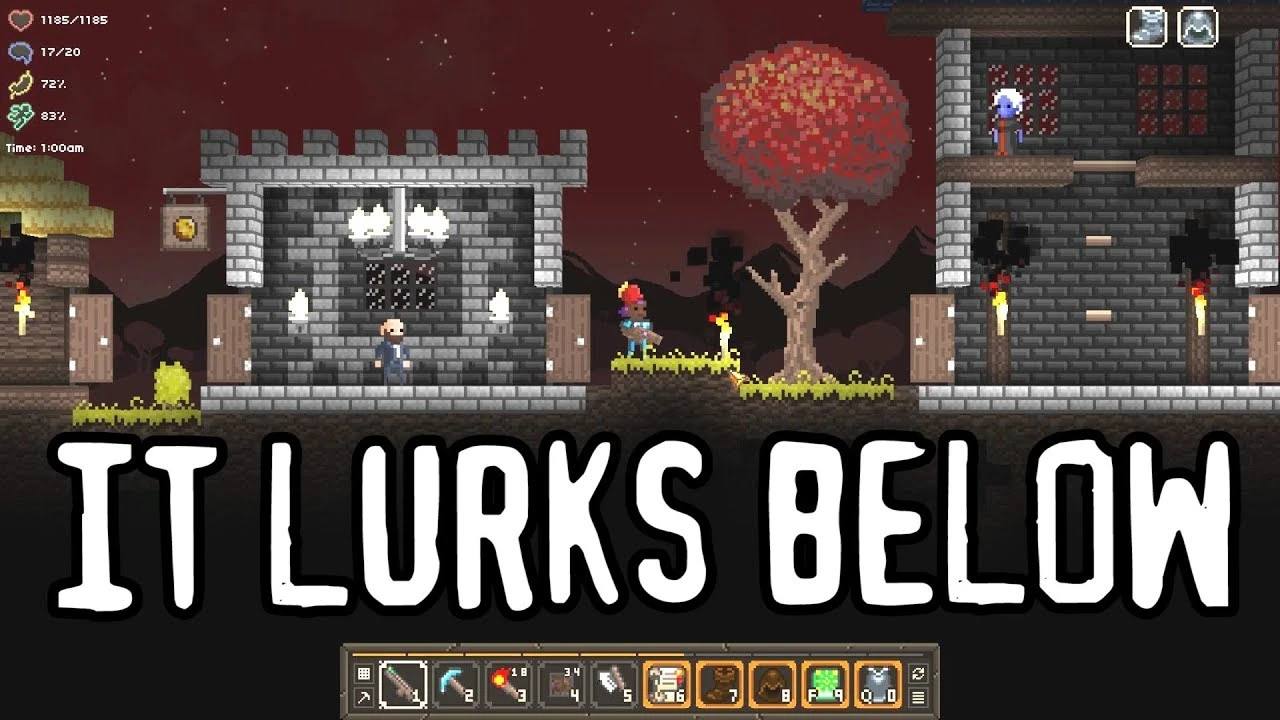Use the green potion in hotbar slot 9
This screenshot has width=1280, height=720.
[823, 683]
